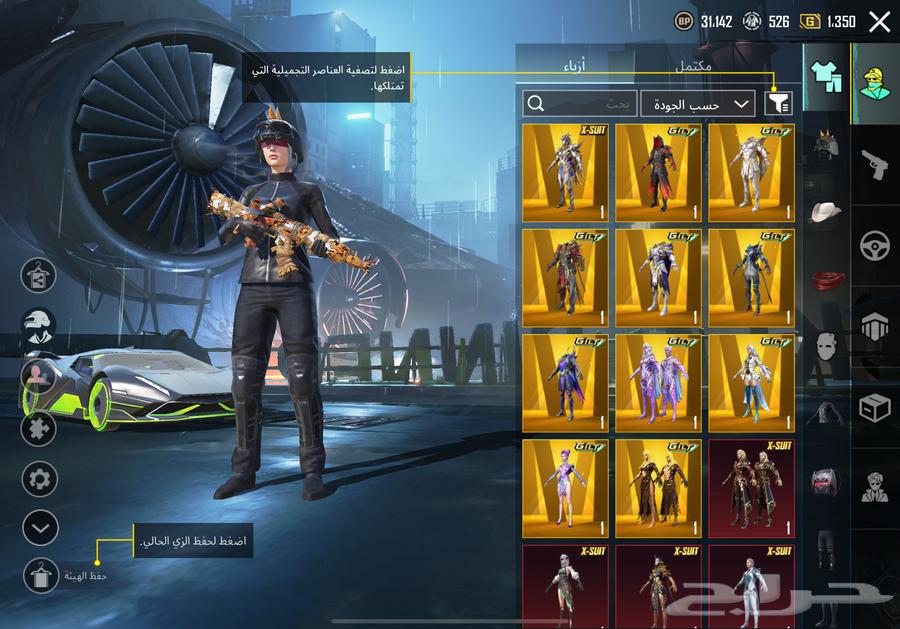Image resolution: width=900 pixels, height=629 pixels.
Task: Select the shirt and pants outfits category
Action: 826,77
